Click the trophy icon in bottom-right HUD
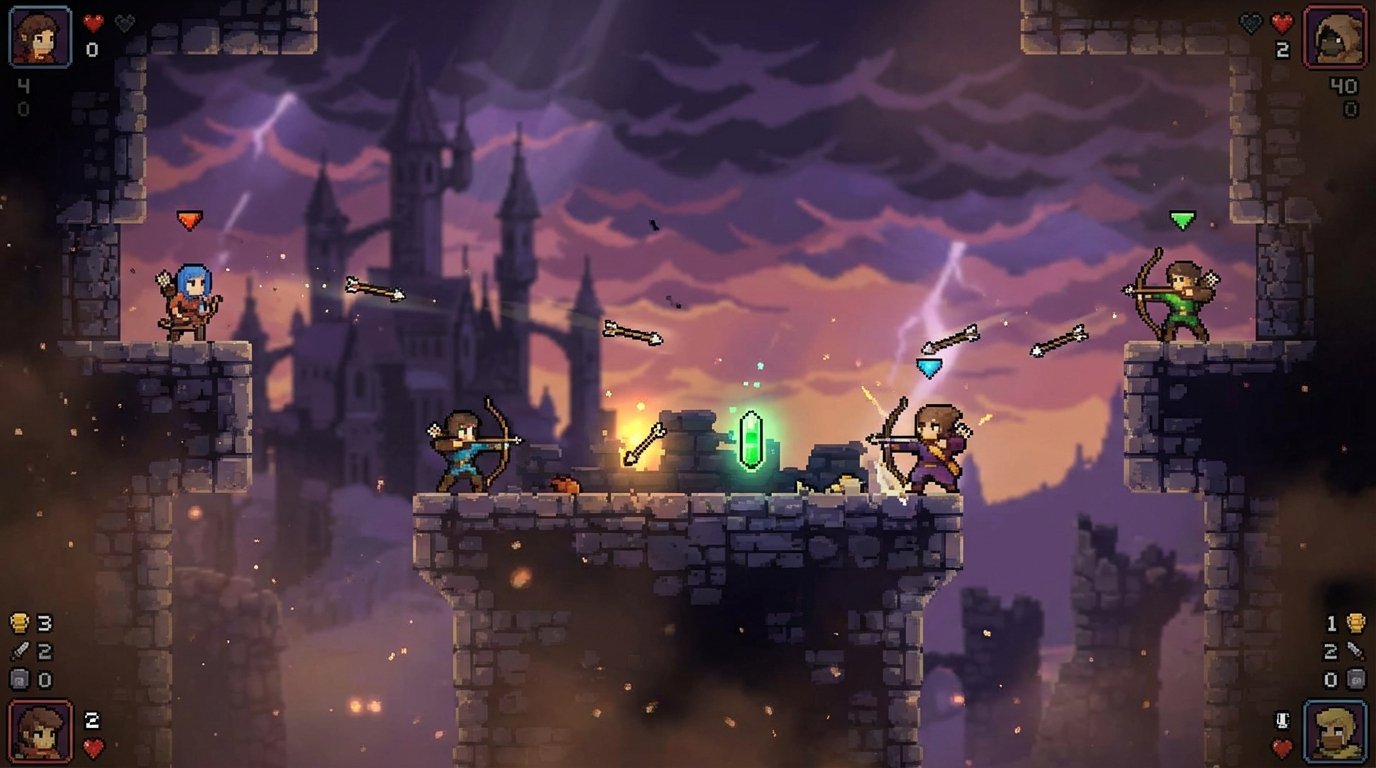Image resolution: width=1376 pixels, height=768 pixels. click(x=1357, y=622)
